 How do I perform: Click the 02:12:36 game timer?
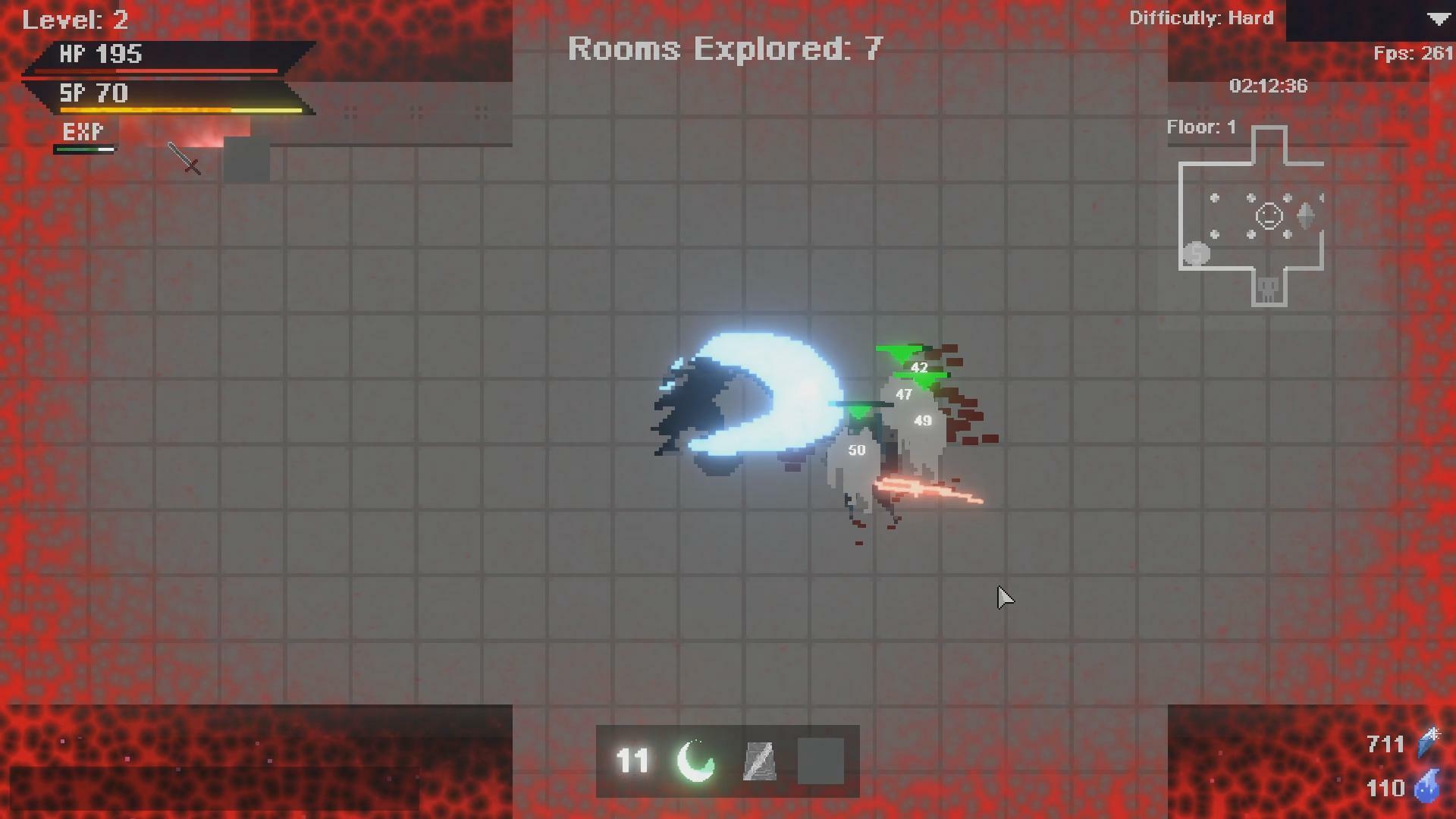[1268, 86]
